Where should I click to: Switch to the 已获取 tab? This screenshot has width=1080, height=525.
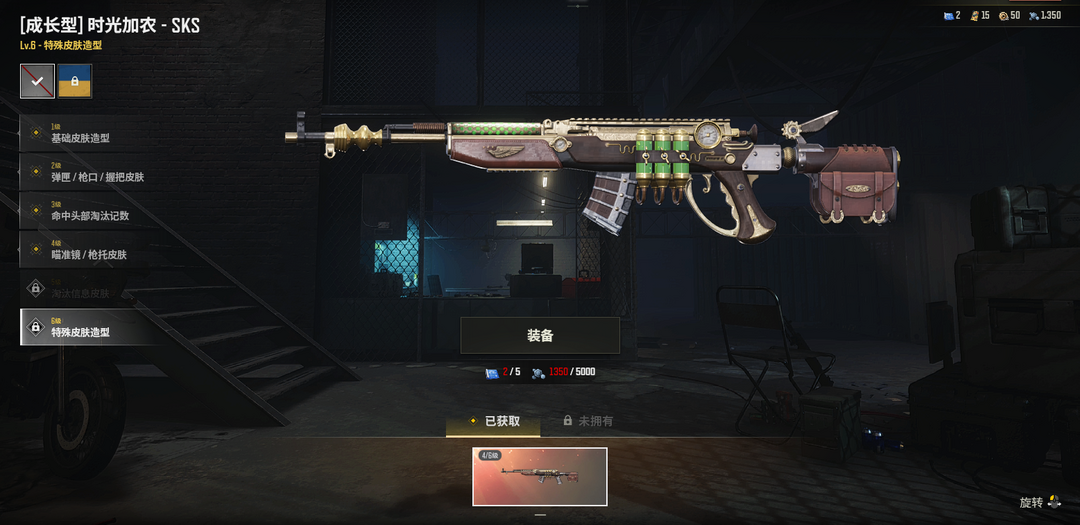(493, 421)
